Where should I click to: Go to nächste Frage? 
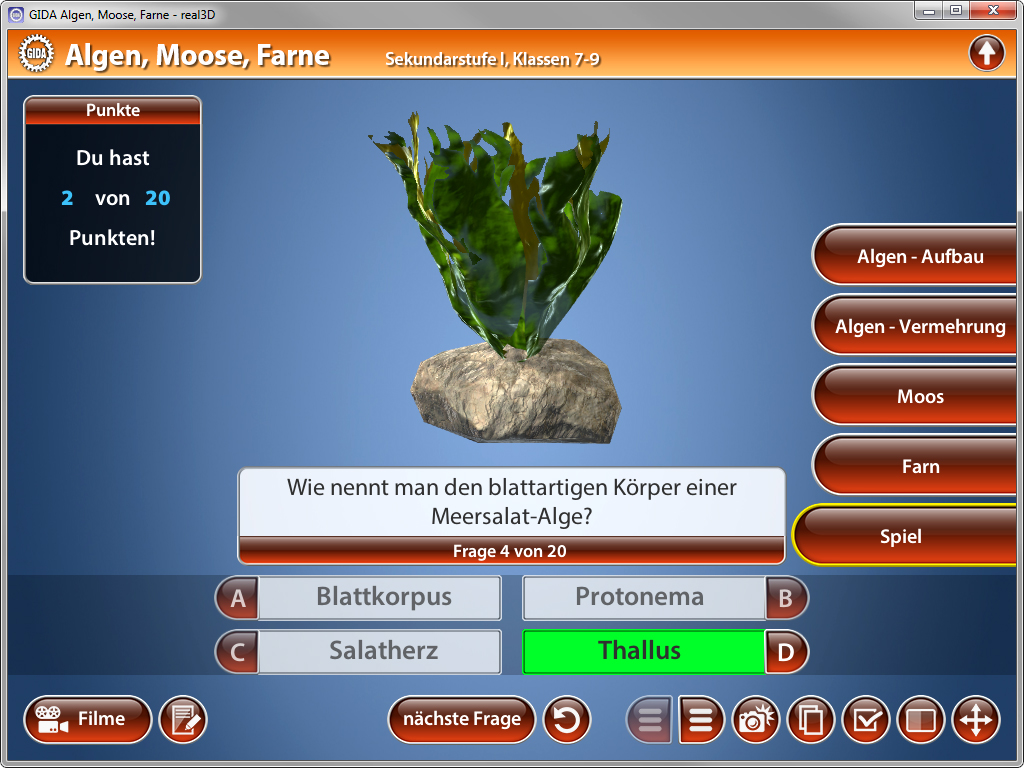[461, 719]
